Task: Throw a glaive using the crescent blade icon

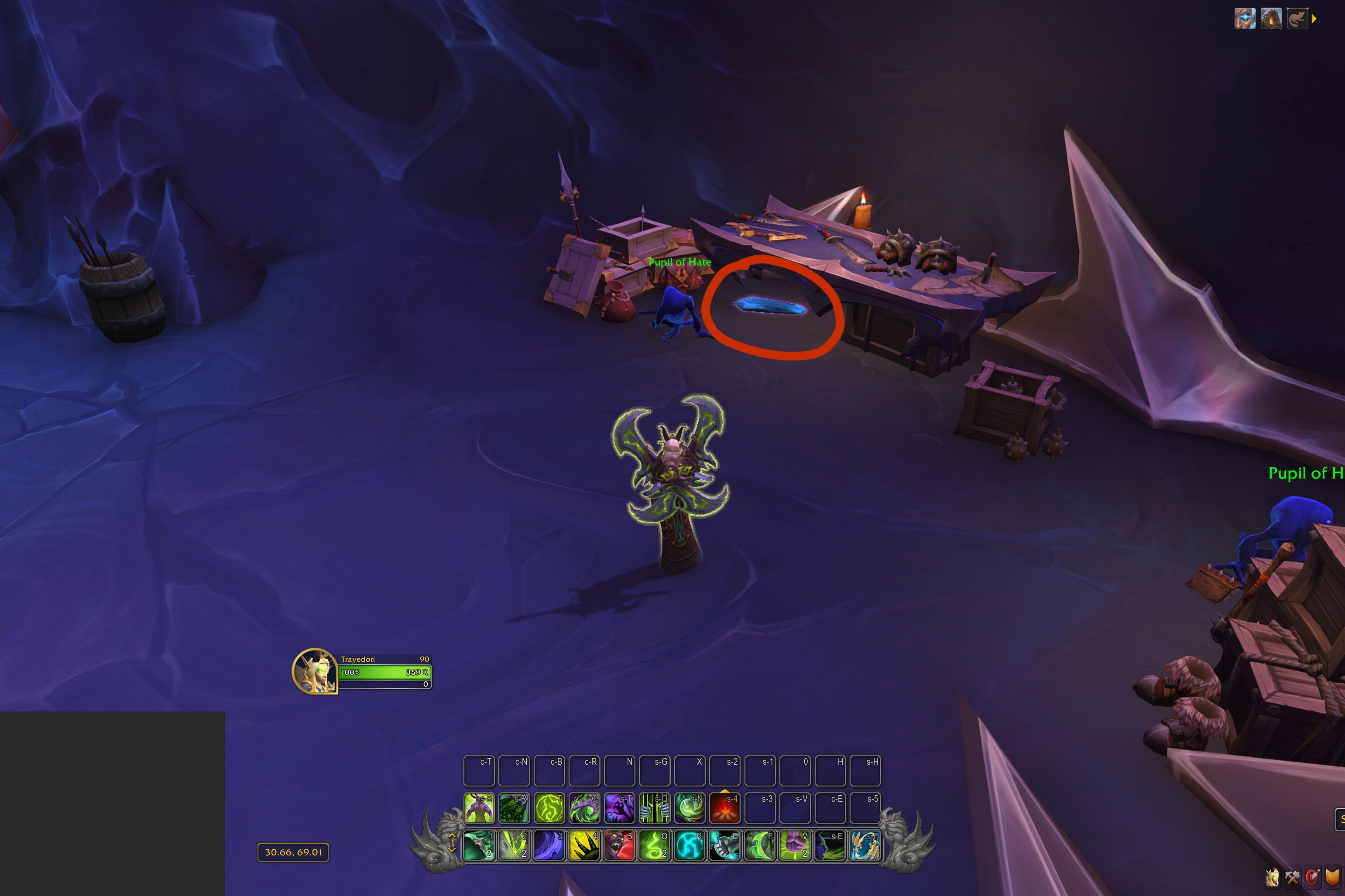Action: (760, 845)
